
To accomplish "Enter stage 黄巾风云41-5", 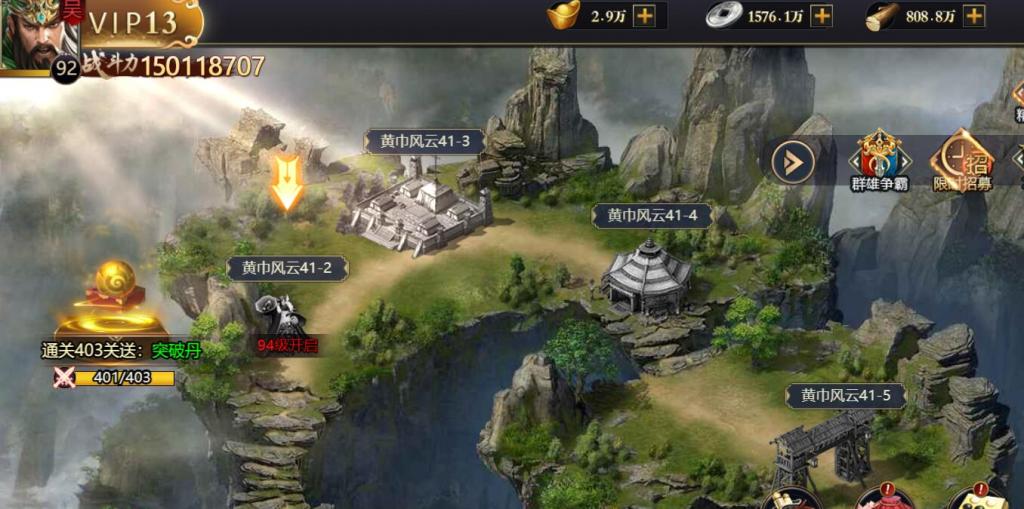I will (845, 395).
